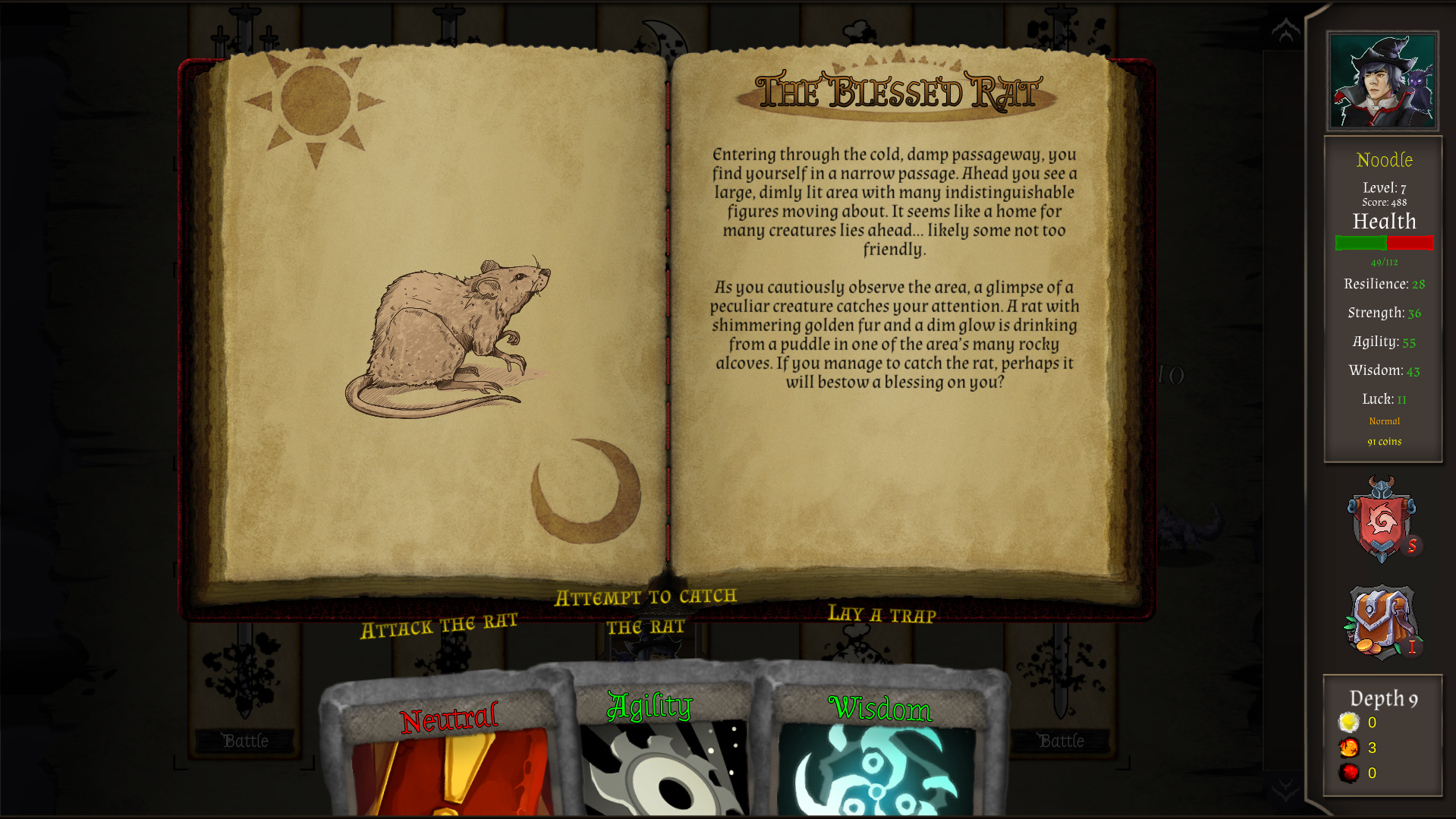Image resolution: width=1456 pixels, height=819 pixels.
Task: Click the orange orb showing count 3
Action: [1350, 748]
